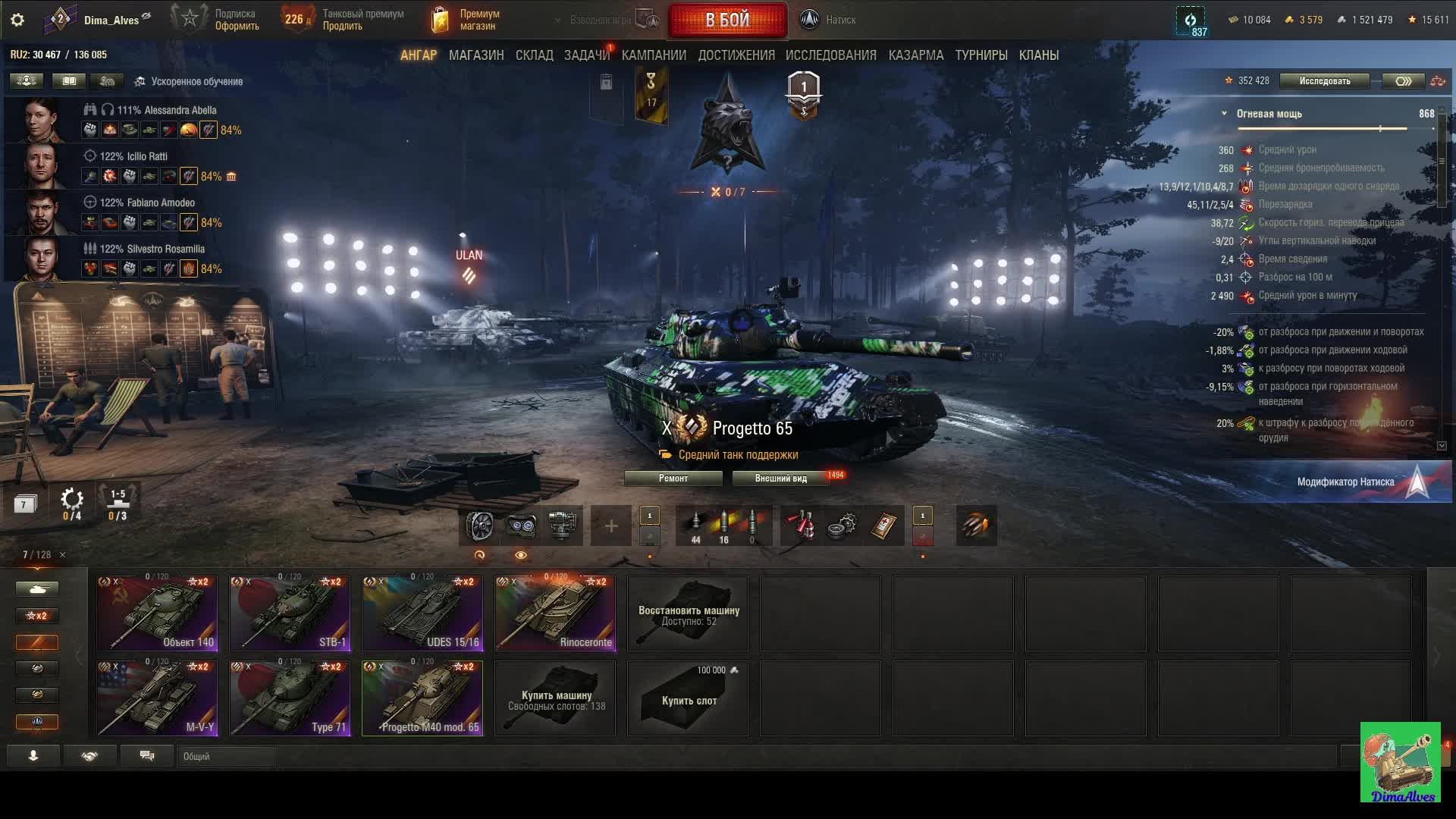Select the Progetto M40 mod. 65 tank

point(422,698)
